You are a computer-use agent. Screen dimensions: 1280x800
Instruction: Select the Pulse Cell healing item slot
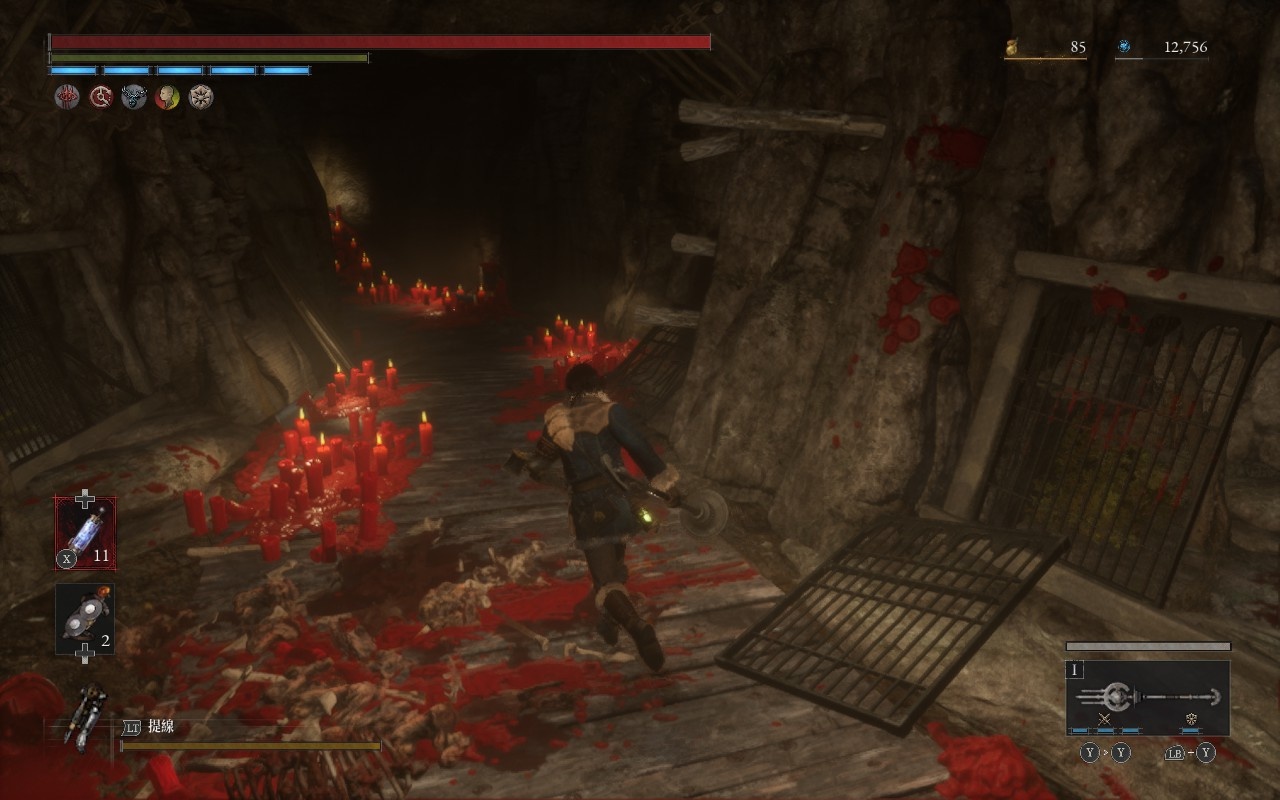pyautogui.click(x=85, y=533)
